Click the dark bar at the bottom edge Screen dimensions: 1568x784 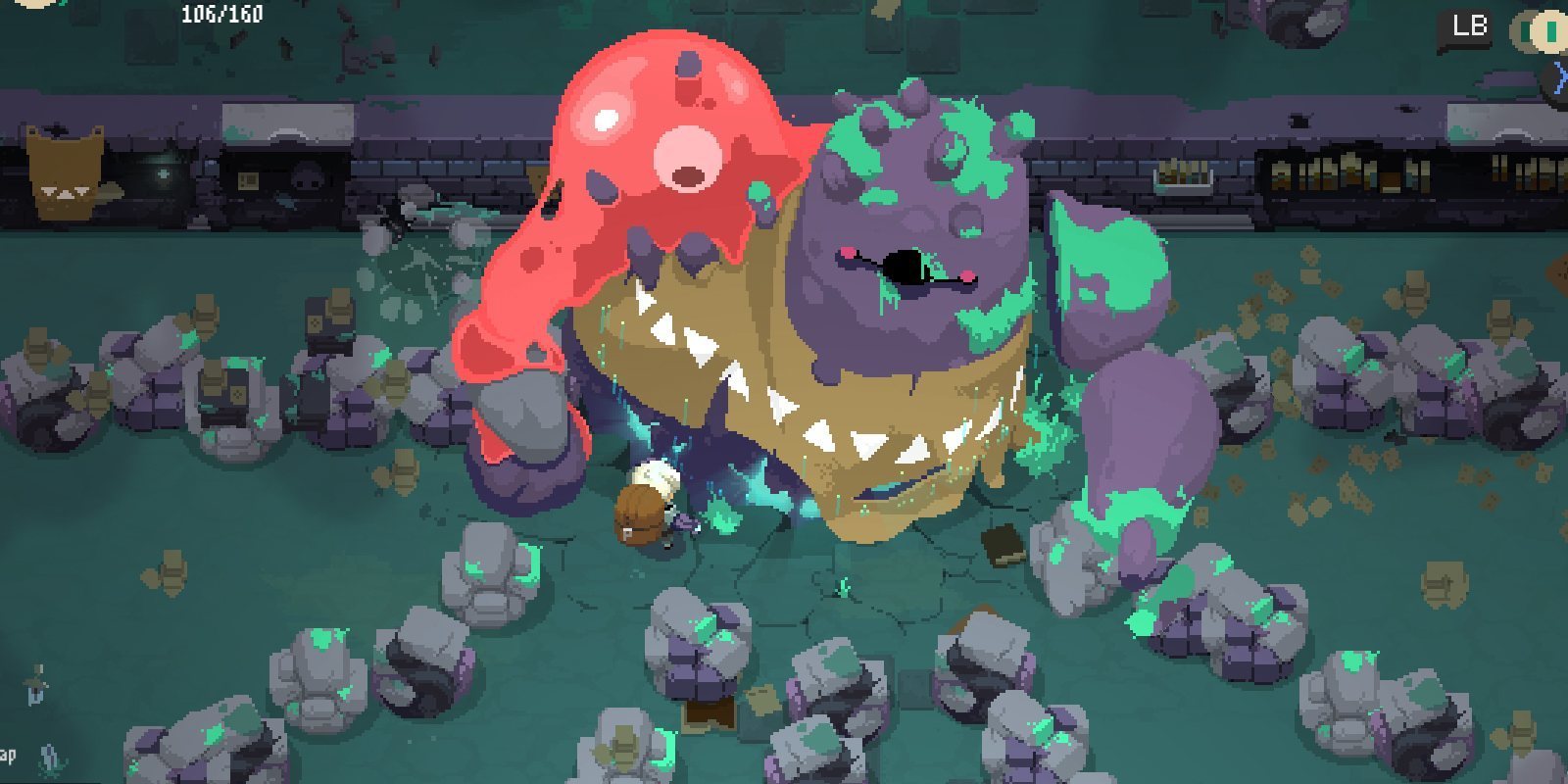coord(784,779)
